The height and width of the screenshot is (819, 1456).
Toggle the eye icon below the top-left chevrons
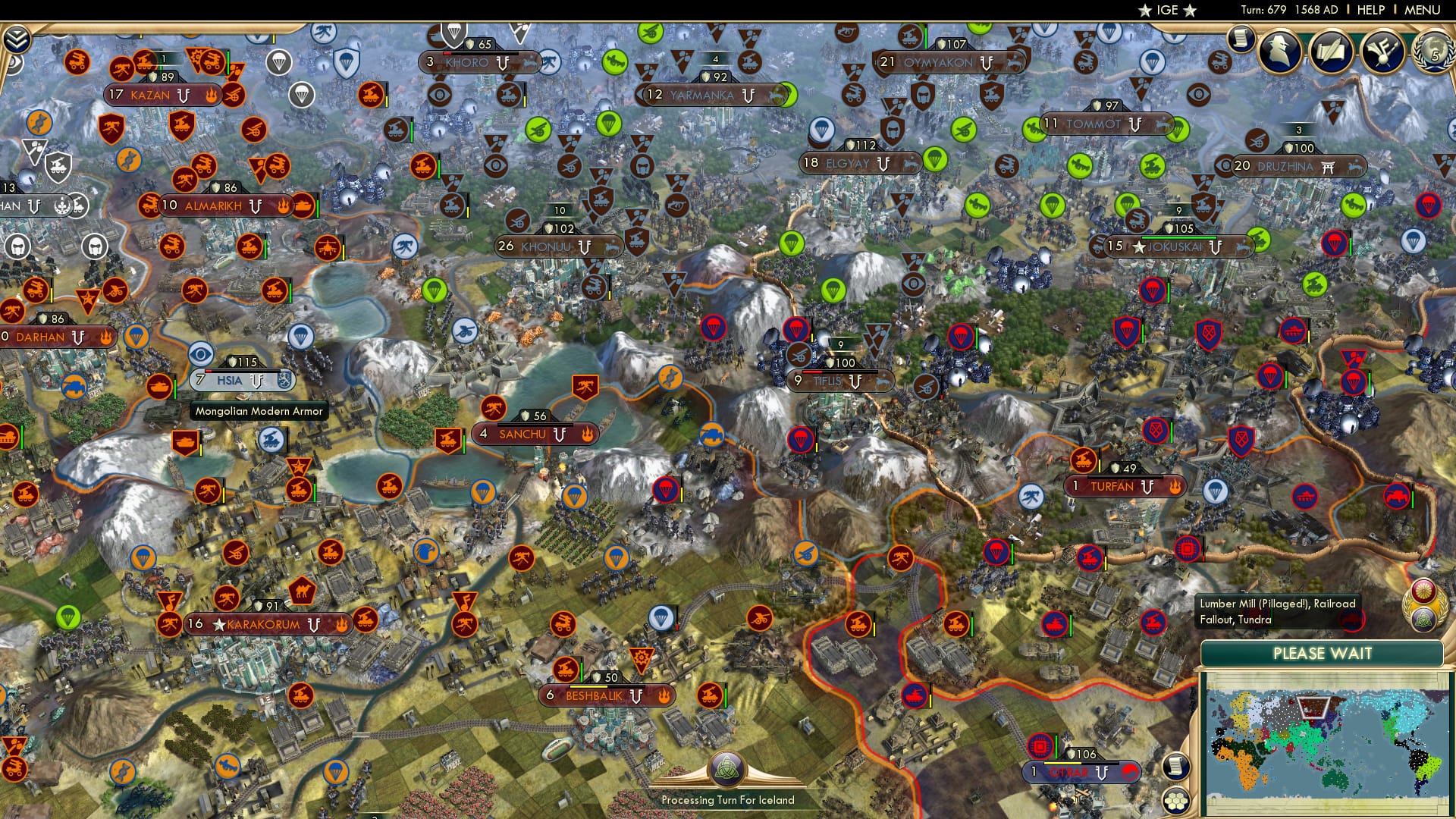click(14, 64)
